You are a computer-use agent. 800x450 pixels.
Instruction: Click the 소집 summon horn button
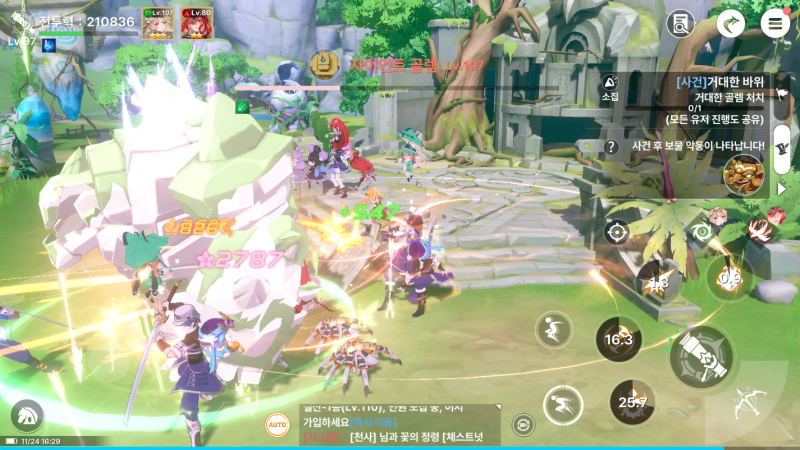click(610, 86)
